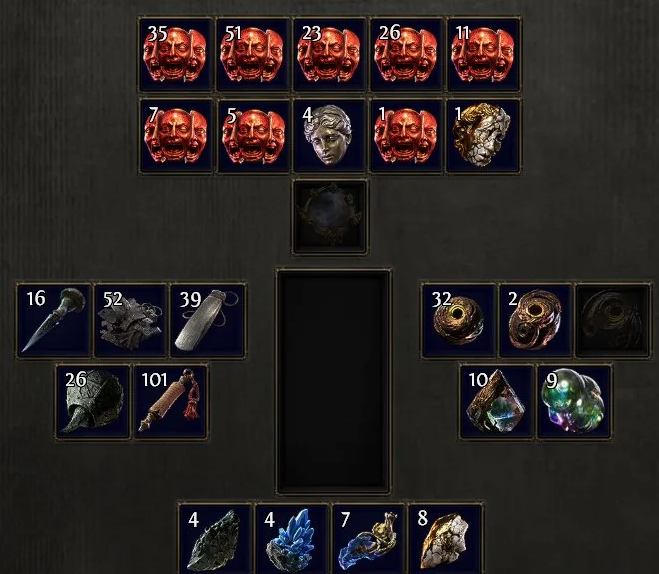Select the iridescent blob stack of 9

point(574,402)
